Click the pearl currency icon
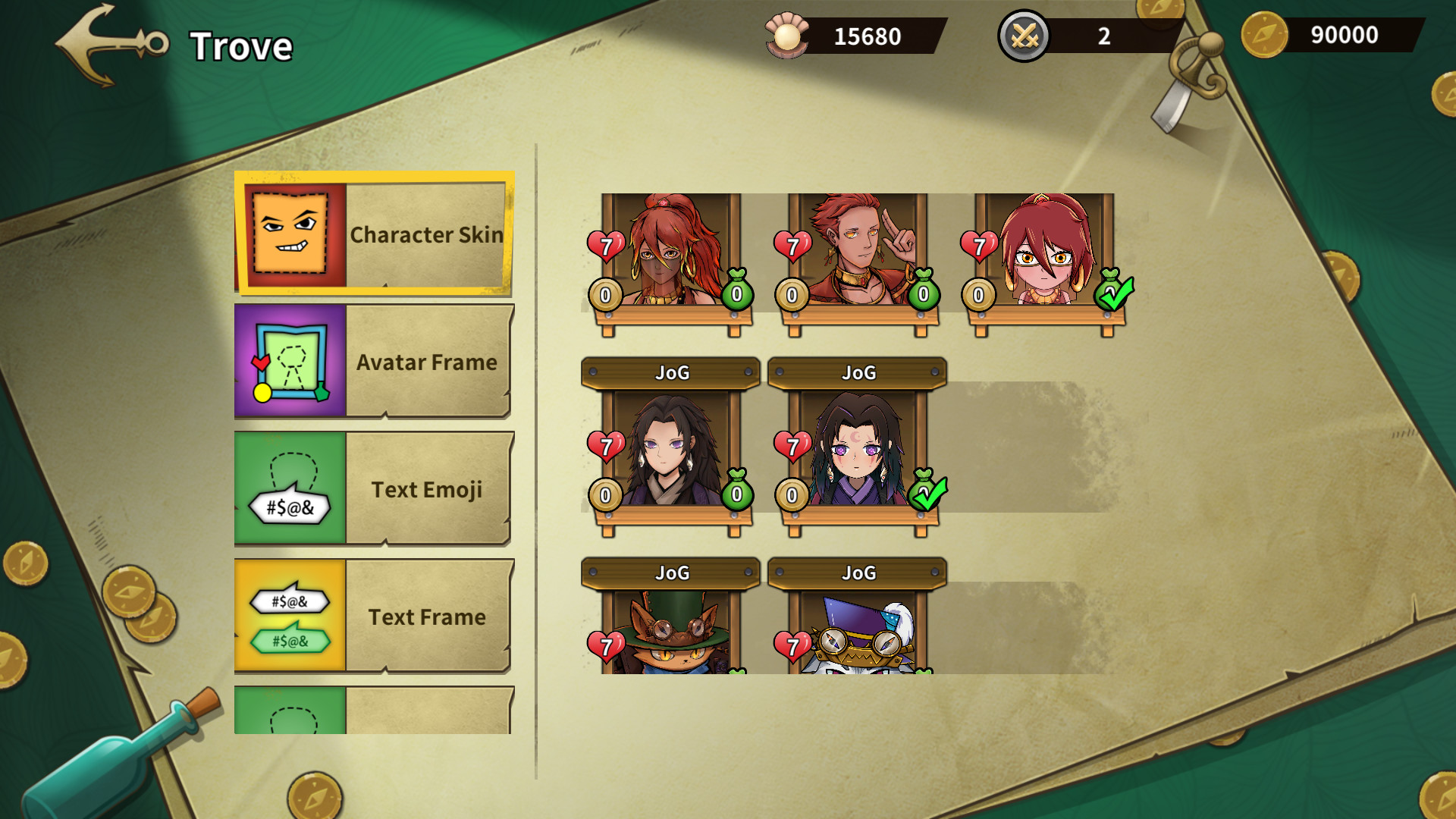The height and width of the screenshot is (819, 1456). click(786, 33)
